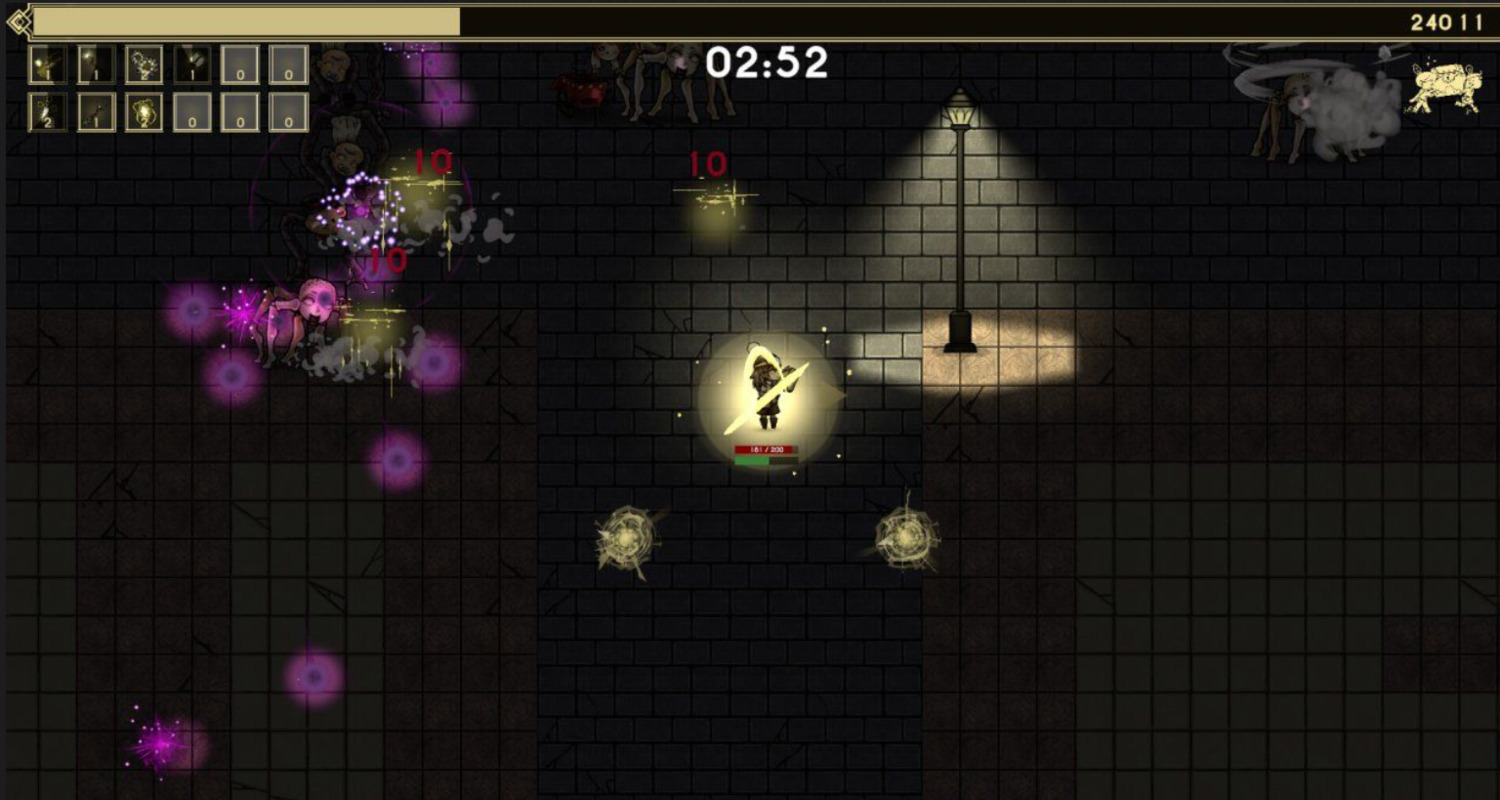The height and width of the screenshot is (800, 1500).
Task: Choose the light beam weapon slot
Action: (x=96, y=64)
